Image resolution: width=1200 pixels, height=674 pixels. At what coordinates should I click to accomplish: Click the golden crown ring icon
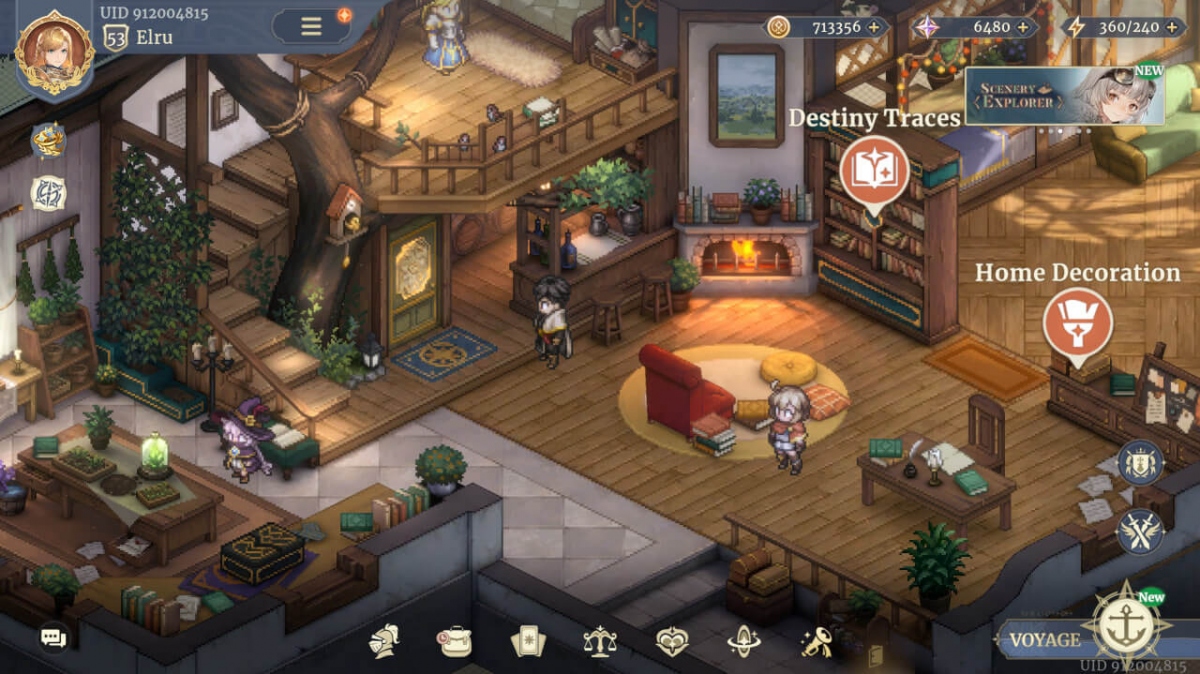click(48, 141)
